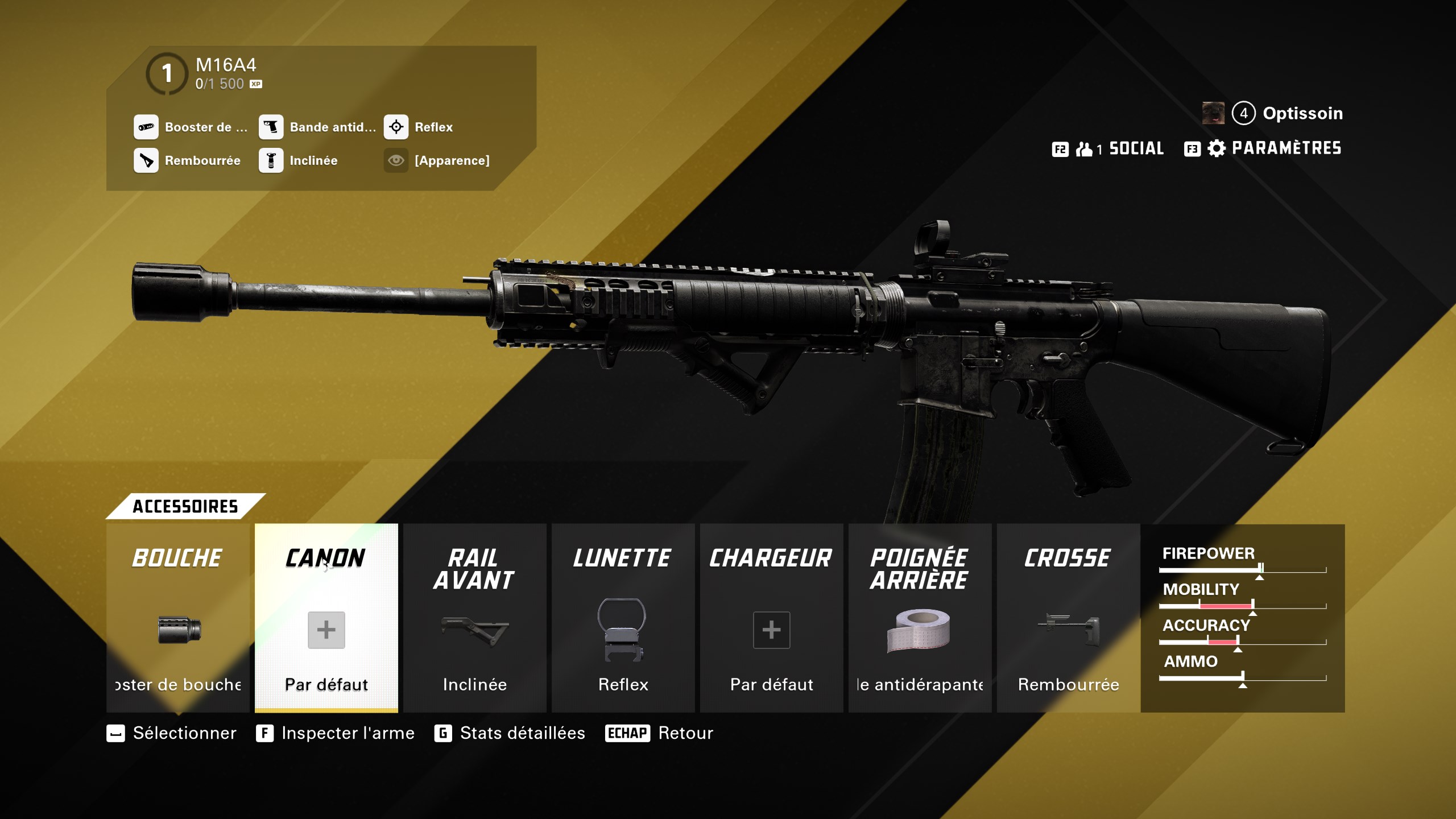Click the angled foregrip image under Rail Avant
This screenshot has width=1456, height=819.
pos(474,631)
